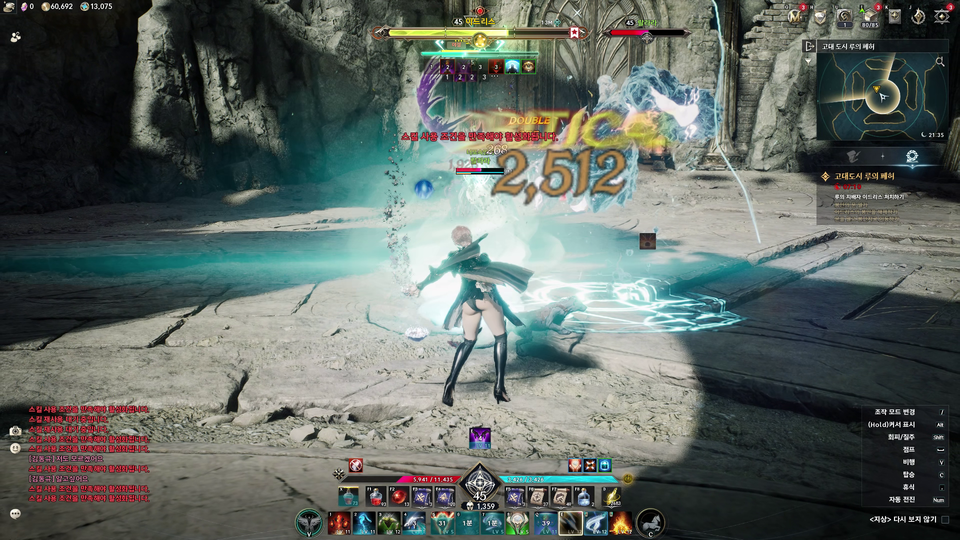Click the dungeon exit icon beside the zone name

click(x=808, y=46)
